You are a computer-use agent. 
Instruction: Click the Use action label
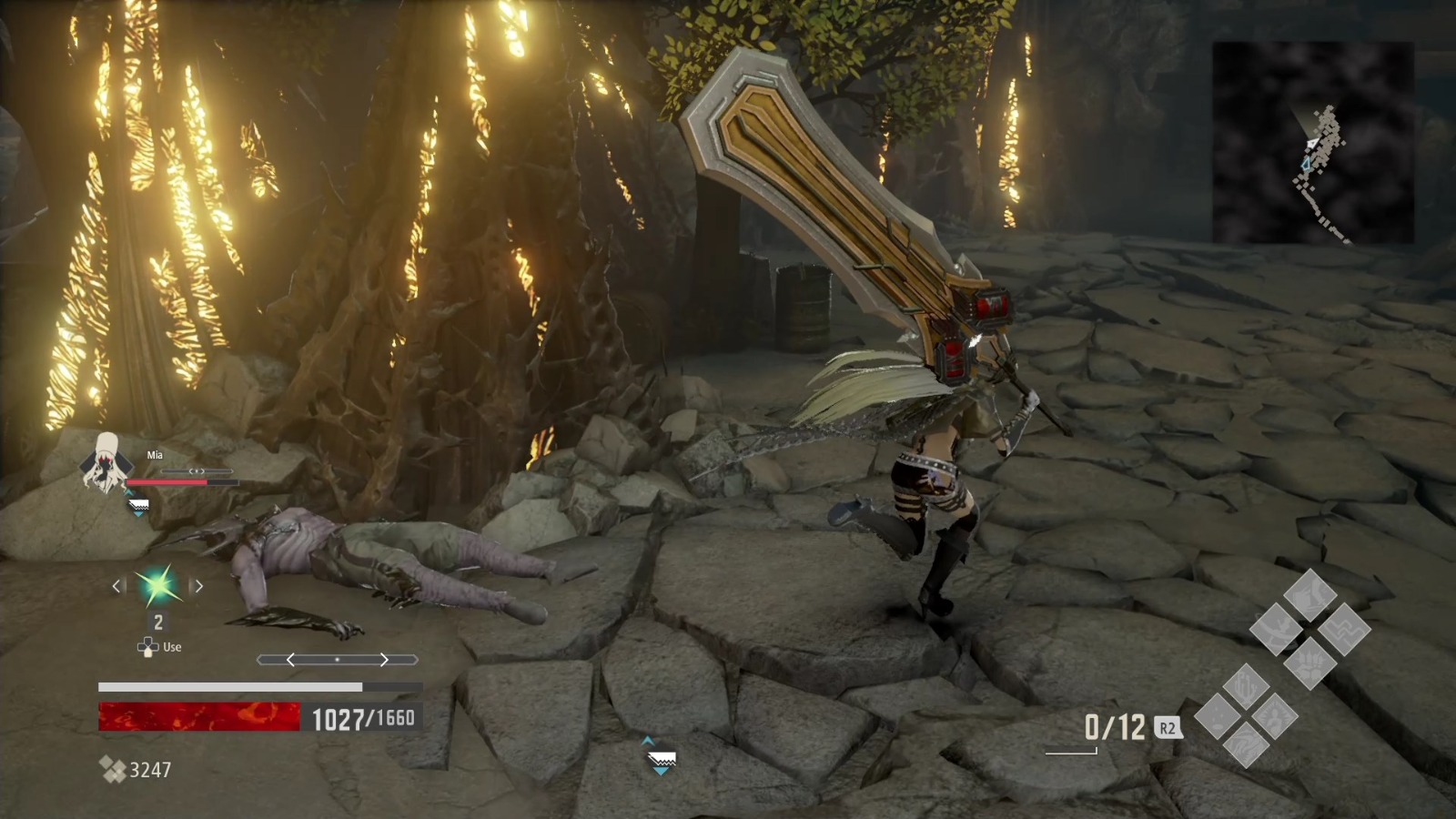click(172, 647)
